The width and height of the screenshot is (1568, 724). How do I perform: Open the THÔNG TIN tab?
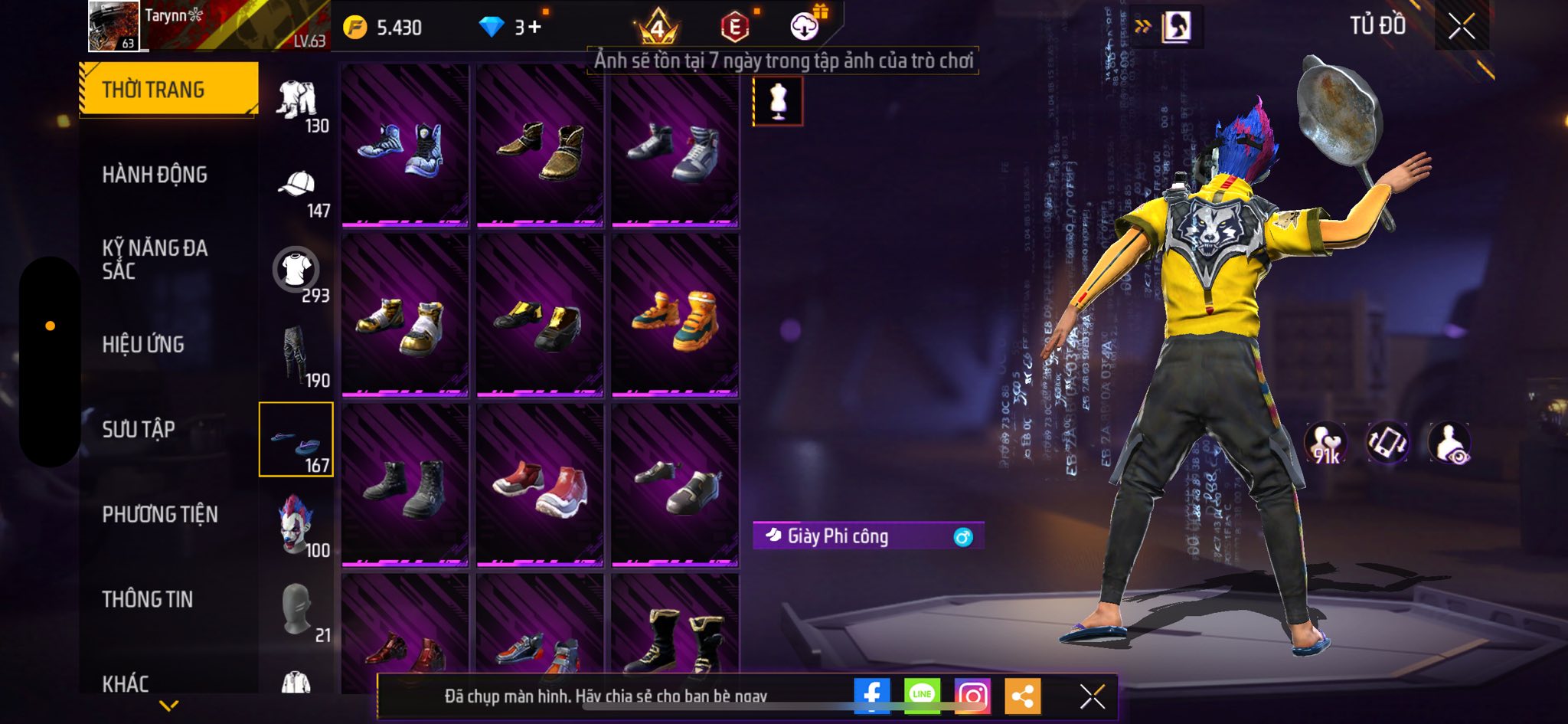(x=148, y=599)
